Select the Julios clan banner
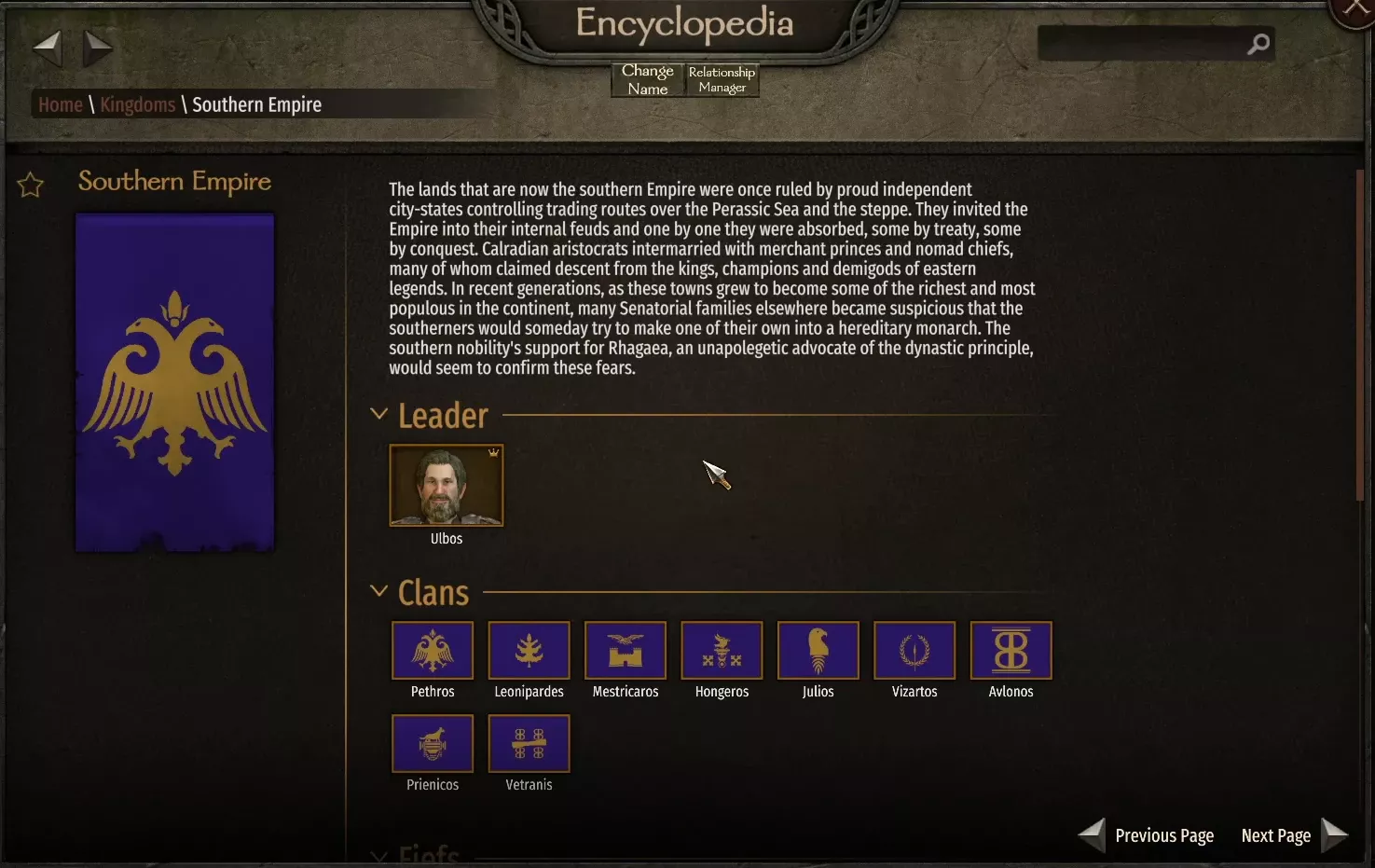This screenshot has height=868, width=1375. click(818, 651)
